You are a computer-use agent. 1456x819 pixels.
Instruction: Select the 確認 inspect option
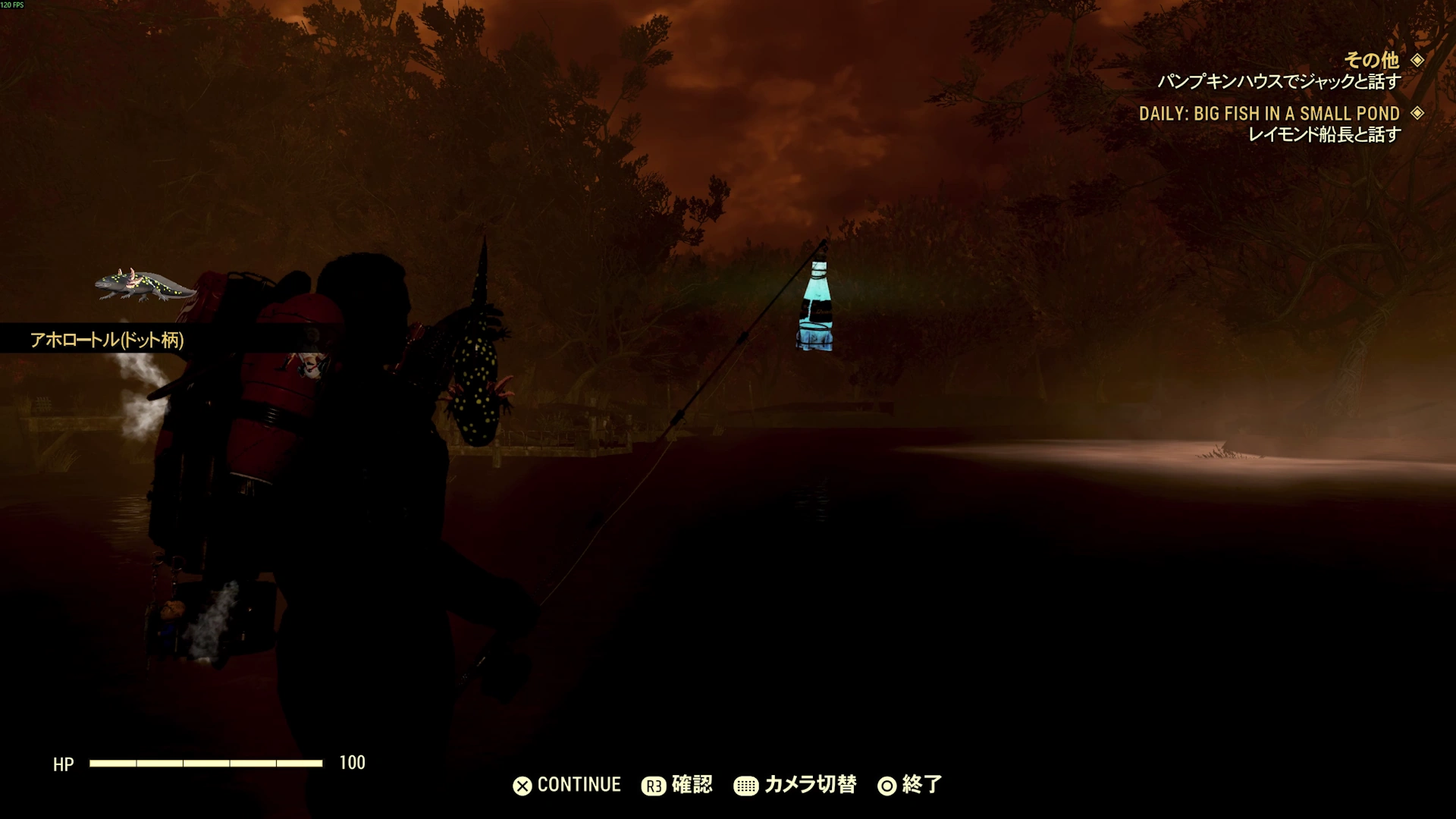coord(677,785)
